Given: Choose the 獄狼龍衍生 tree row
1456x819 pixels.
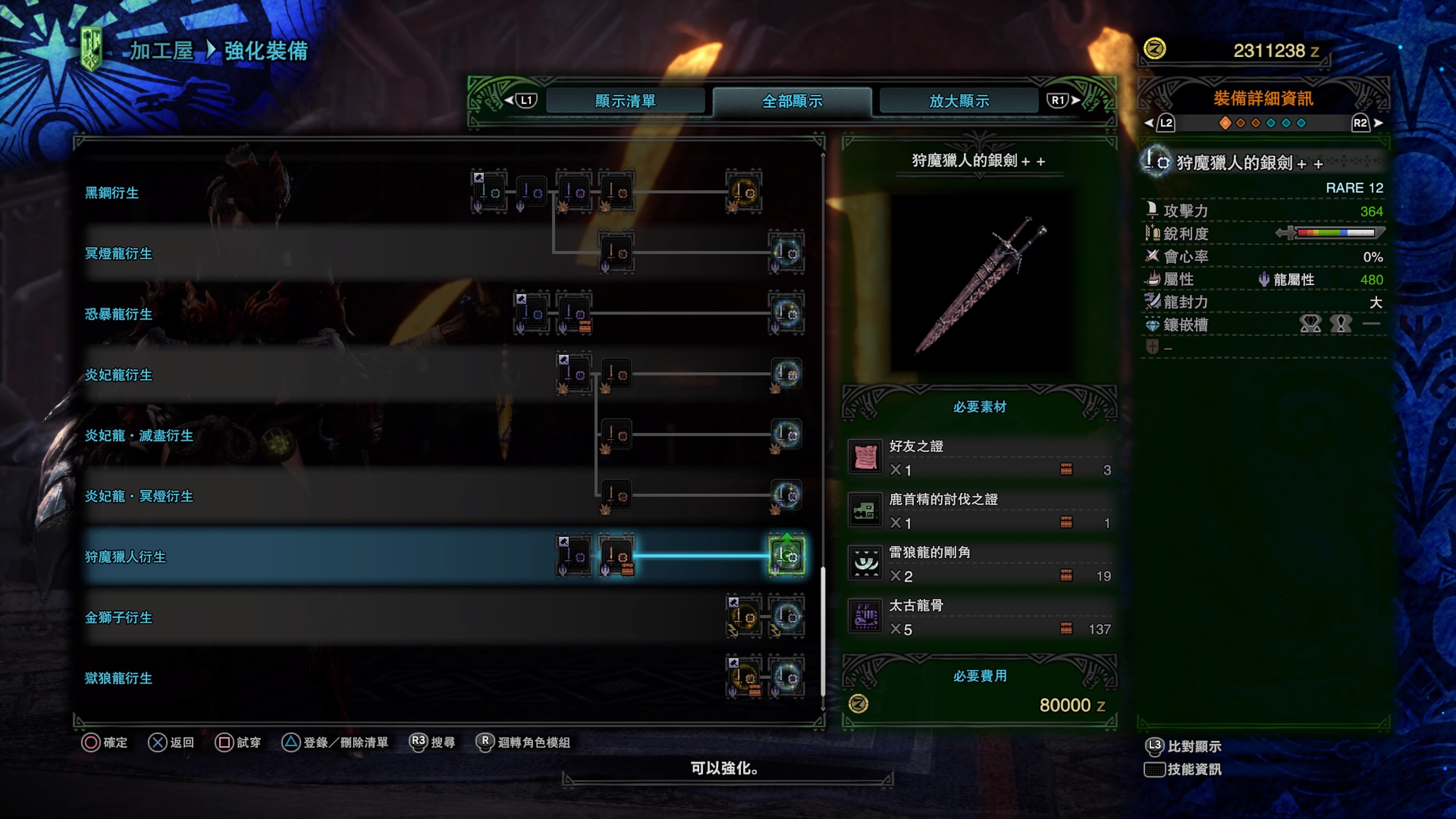Looking at the screenshot, I should tap(119, 678).
